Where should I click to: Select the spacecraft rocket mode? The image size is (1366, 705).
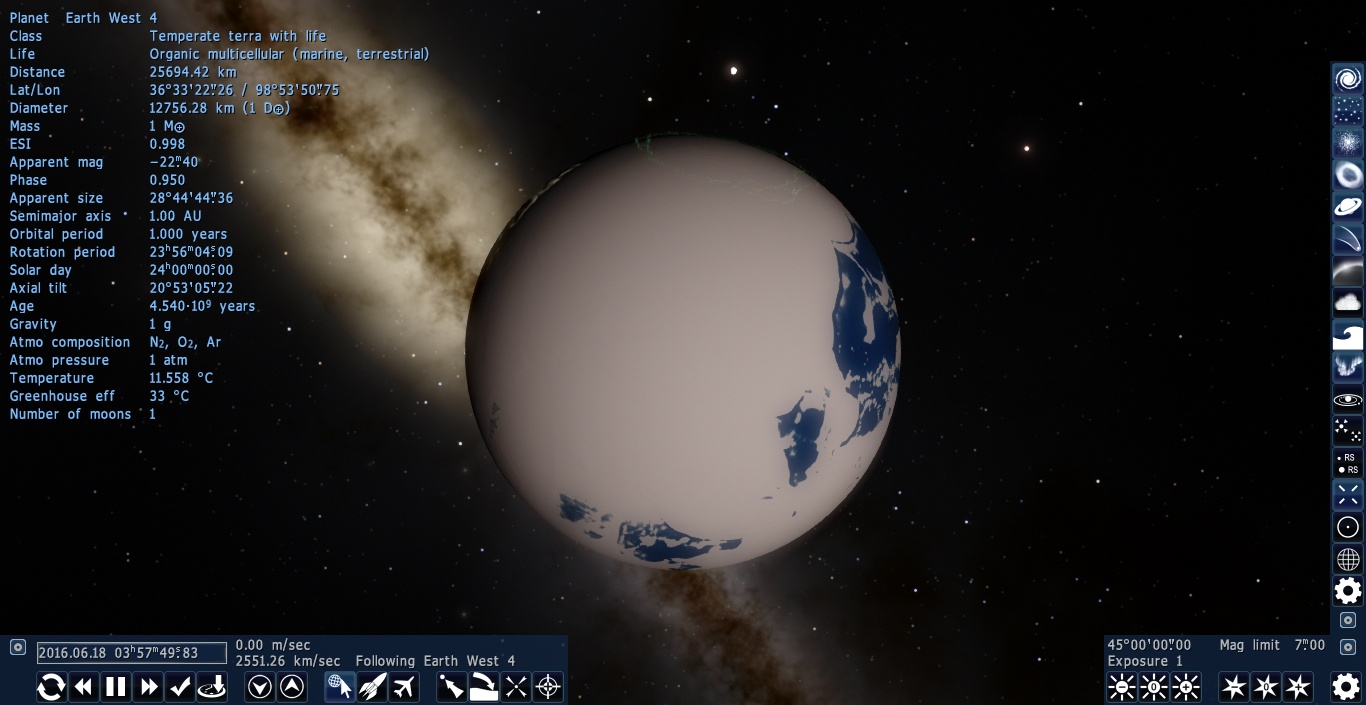[372, 687]
